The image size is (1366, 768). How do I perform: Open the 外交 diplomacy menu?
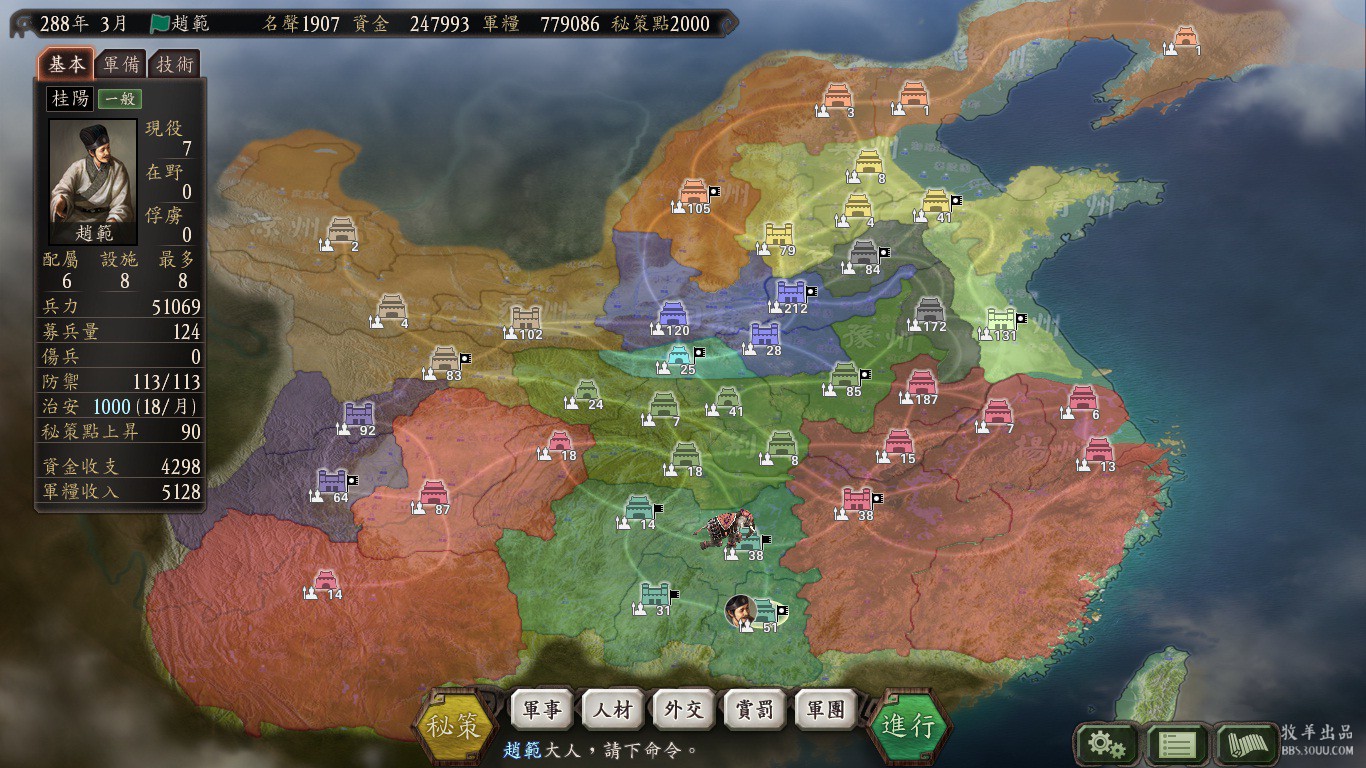click(x=684, y=710)
